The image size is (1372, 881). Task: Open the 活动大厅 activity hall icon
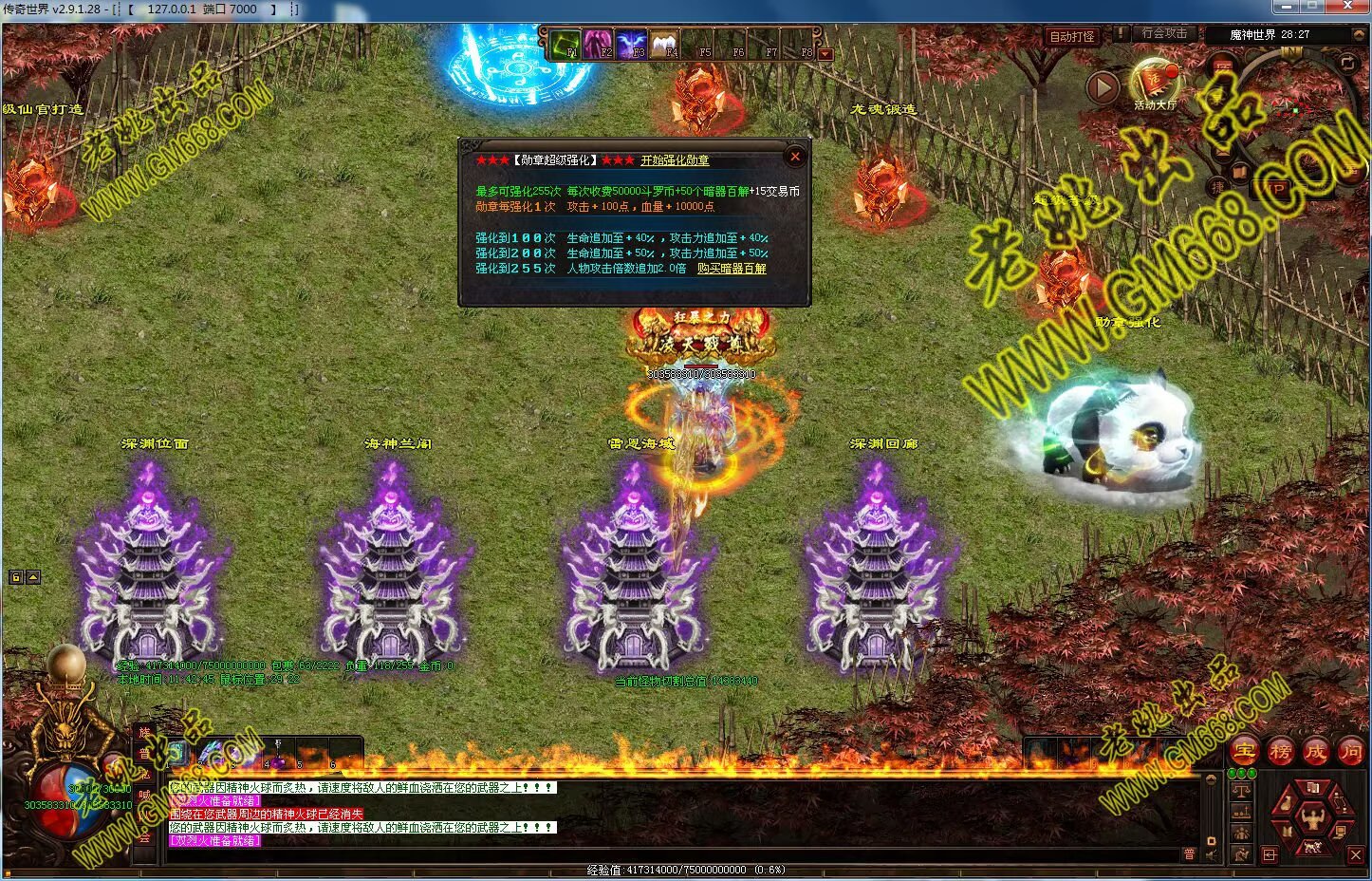(x=1154, y=83)
